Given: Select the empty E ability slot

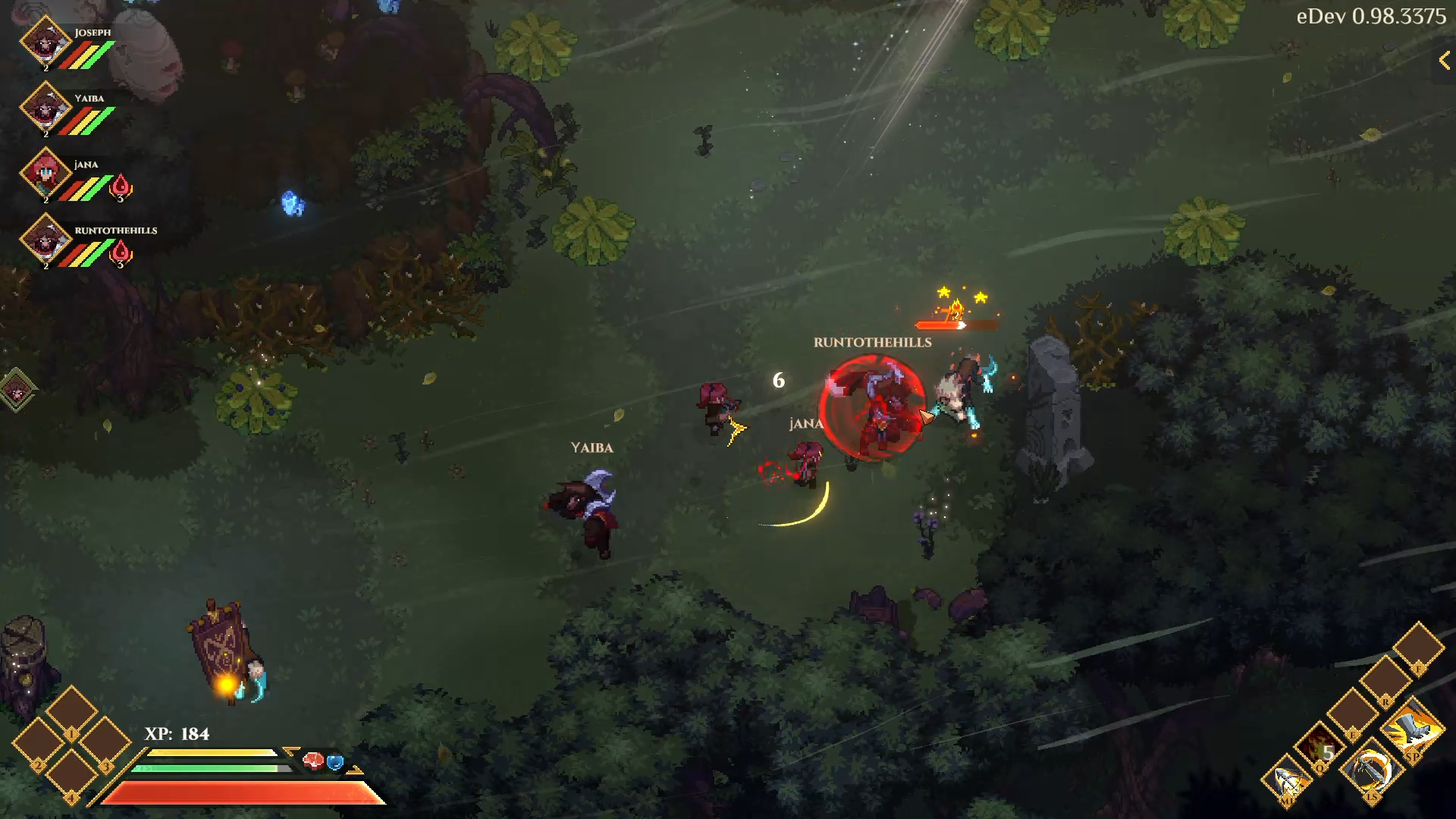Looking at the screenshot, I should [x=1353, y=713].
